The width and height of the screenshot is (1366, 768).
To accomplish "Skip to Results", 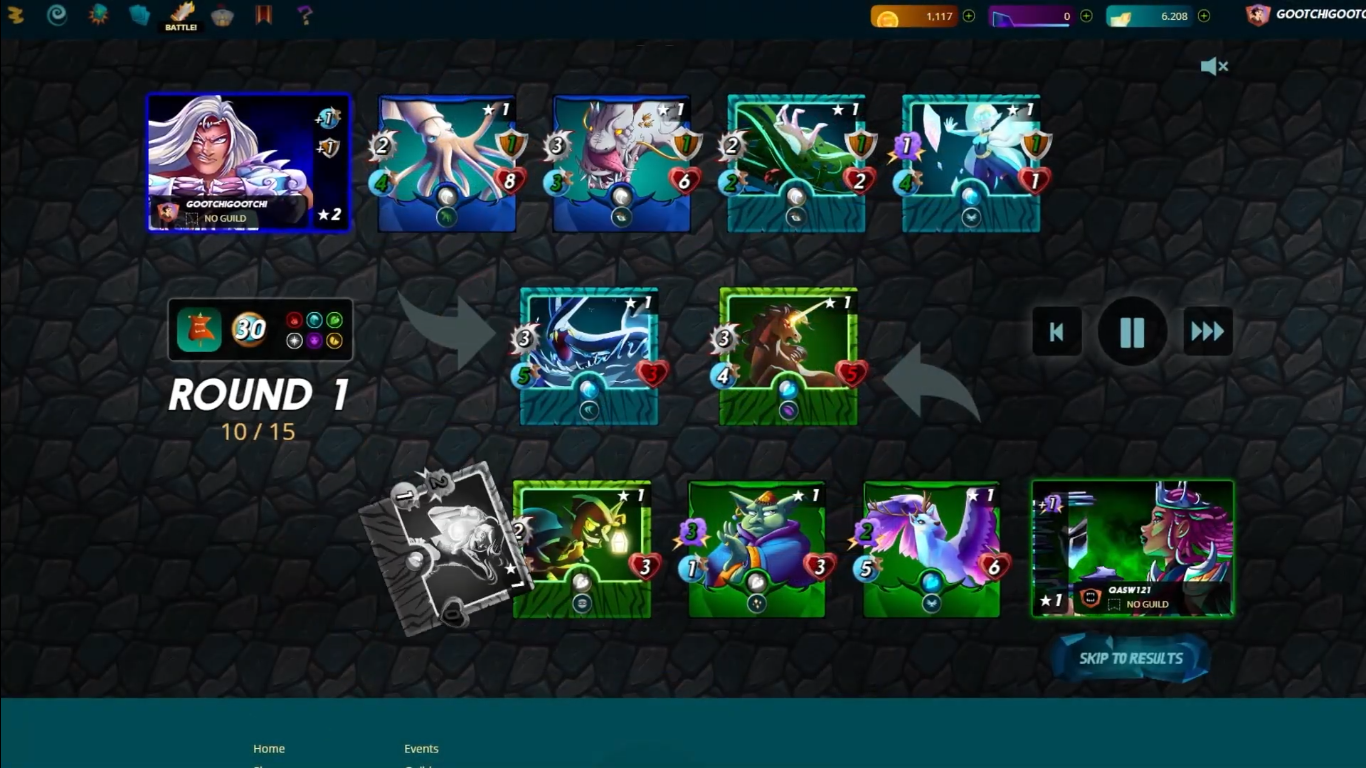I will point(1130,658).
